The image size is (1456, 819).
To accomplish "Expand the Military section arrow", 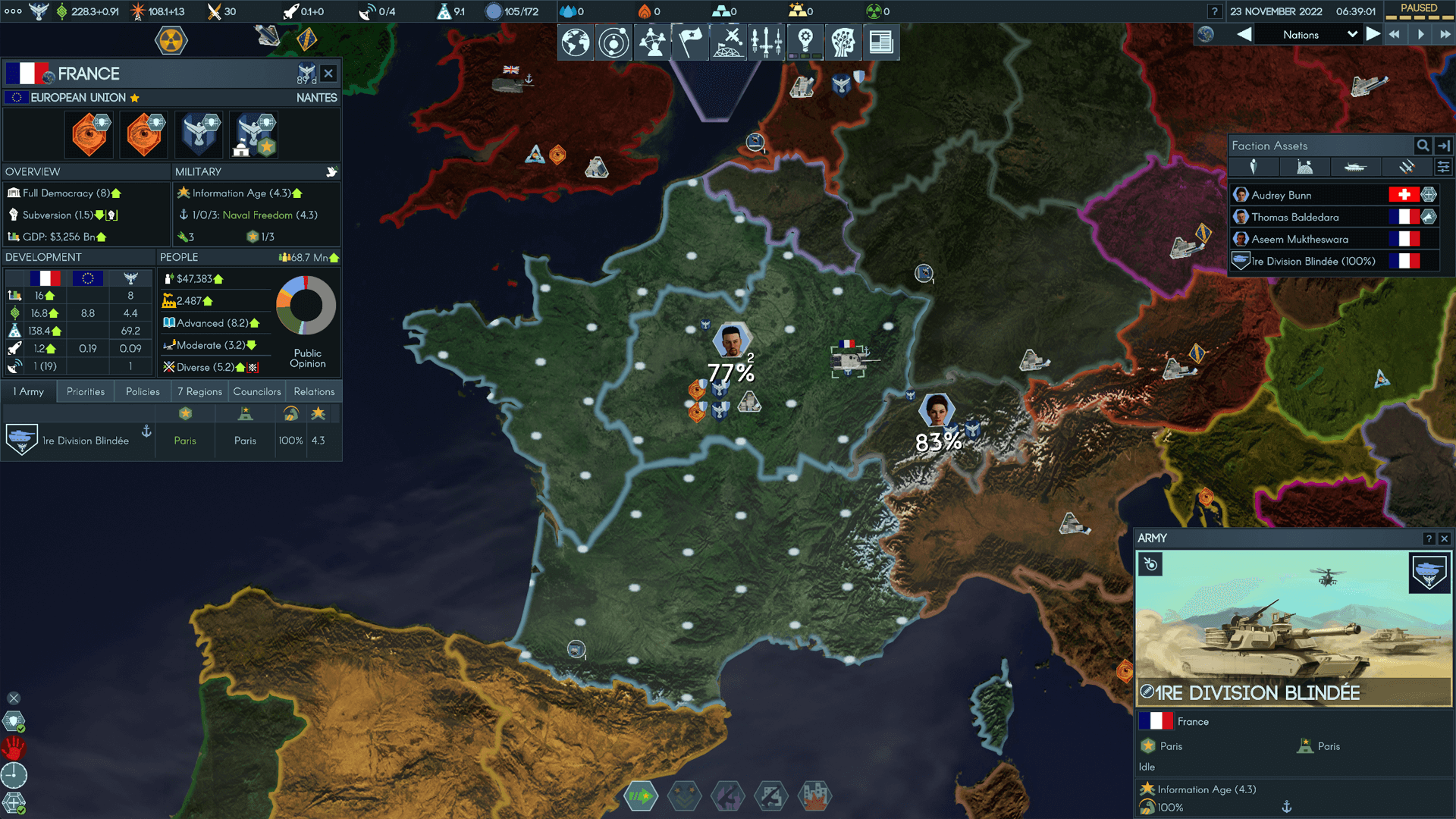I will (332, 172).
